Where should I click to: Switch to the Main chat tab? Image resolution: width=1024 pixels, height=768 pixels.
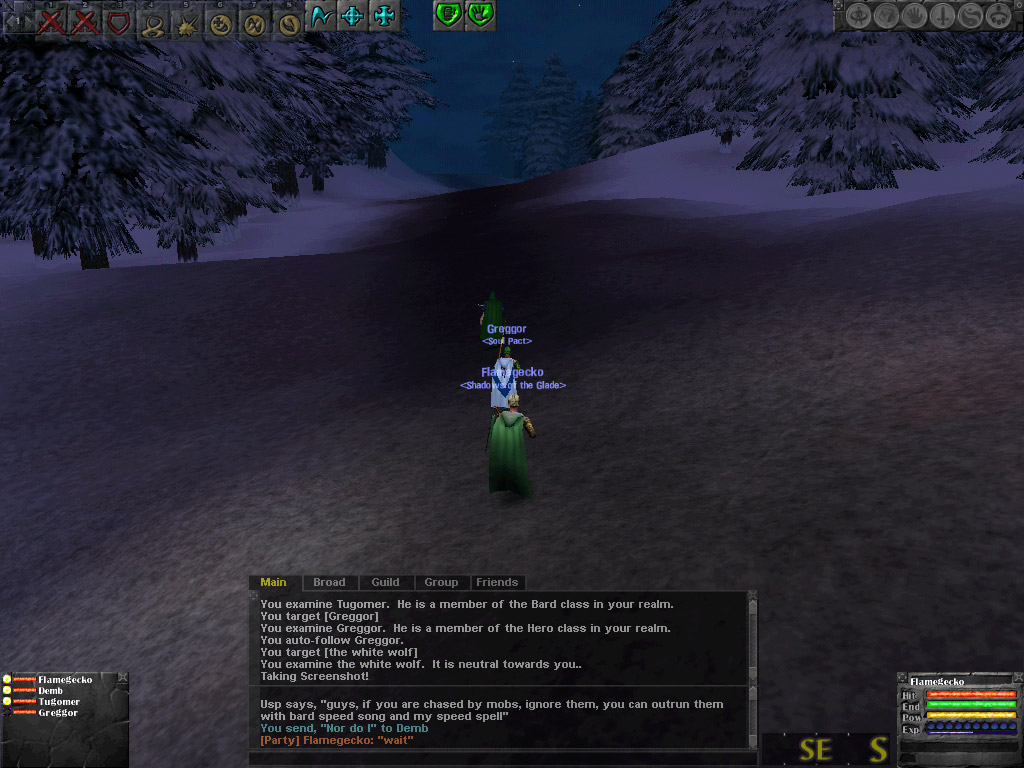tap(273, 582)
